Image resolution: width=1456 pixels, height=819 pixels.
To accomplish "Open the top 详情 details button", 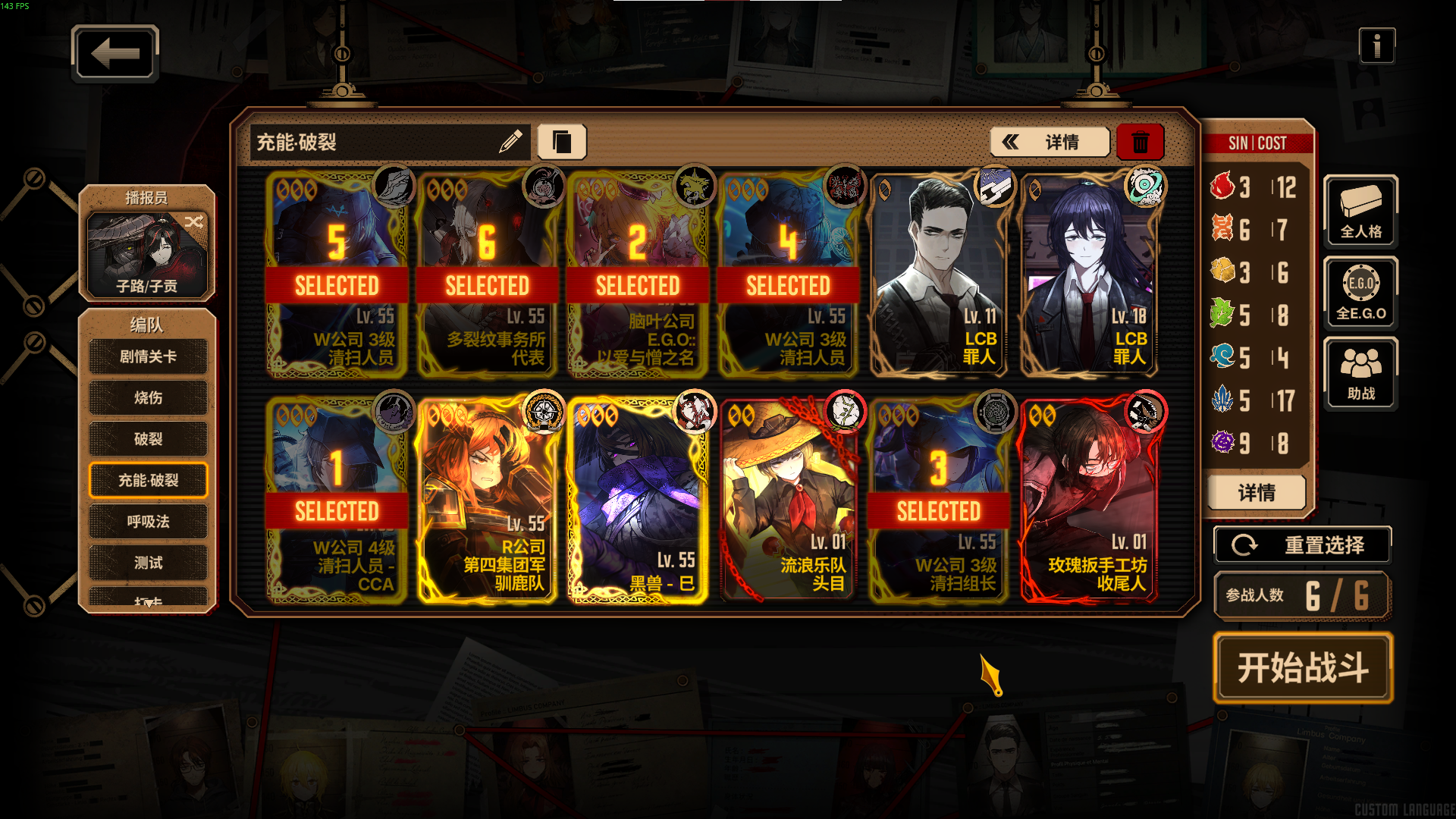I will 1050,142.
